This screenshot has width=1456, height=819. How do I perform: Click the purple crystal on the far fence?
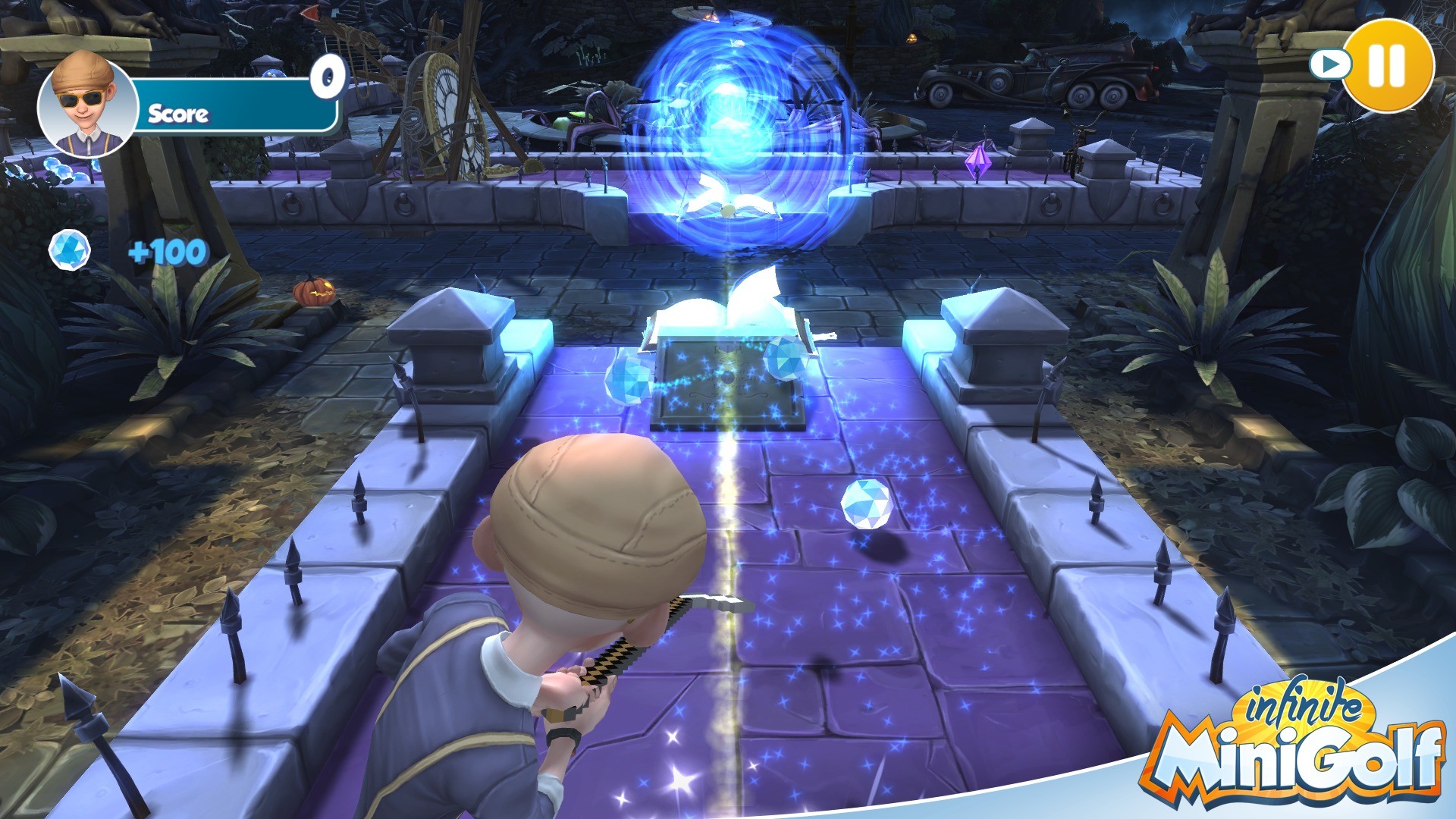[979, 162]
